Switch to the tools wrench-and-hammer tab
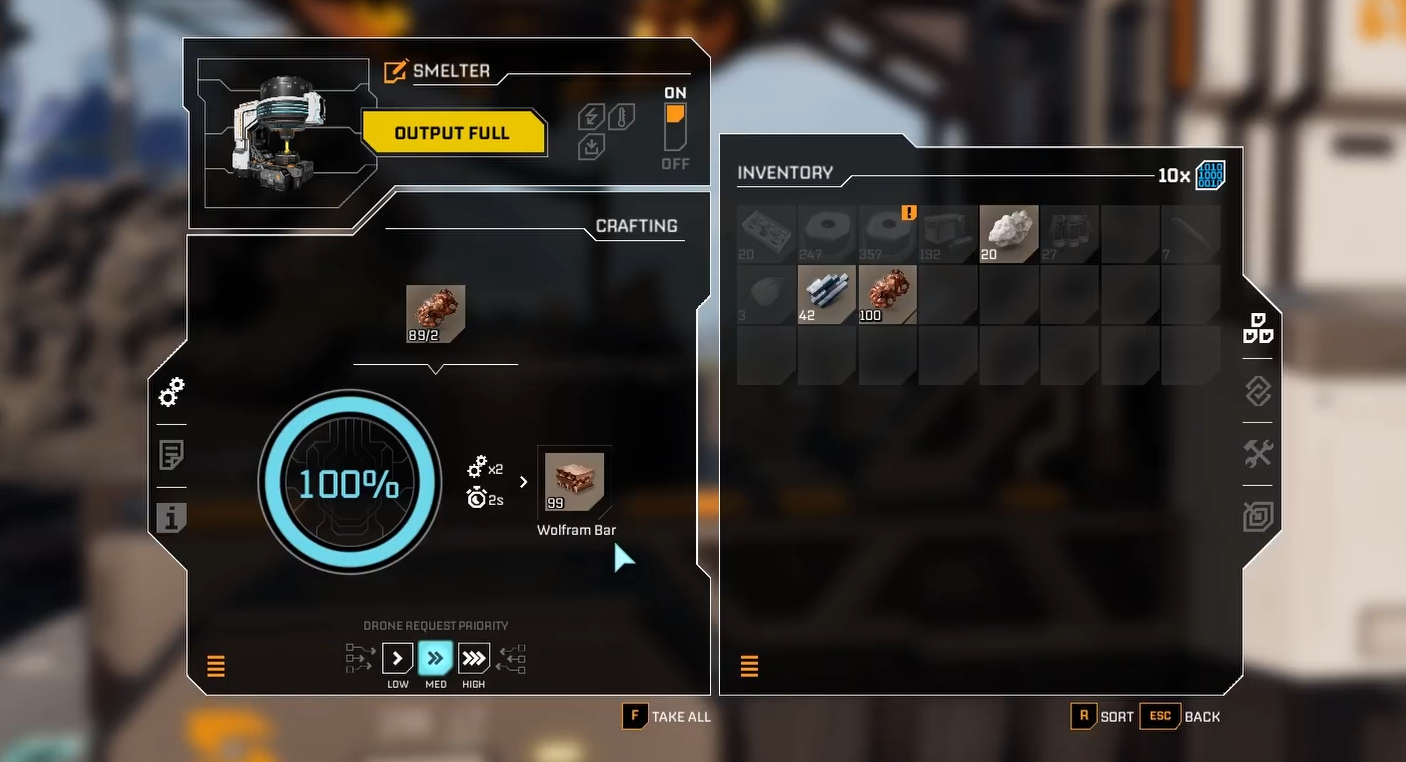Image resolution: width=1406 pixels, height=762 pixels. coord(1257,454)
